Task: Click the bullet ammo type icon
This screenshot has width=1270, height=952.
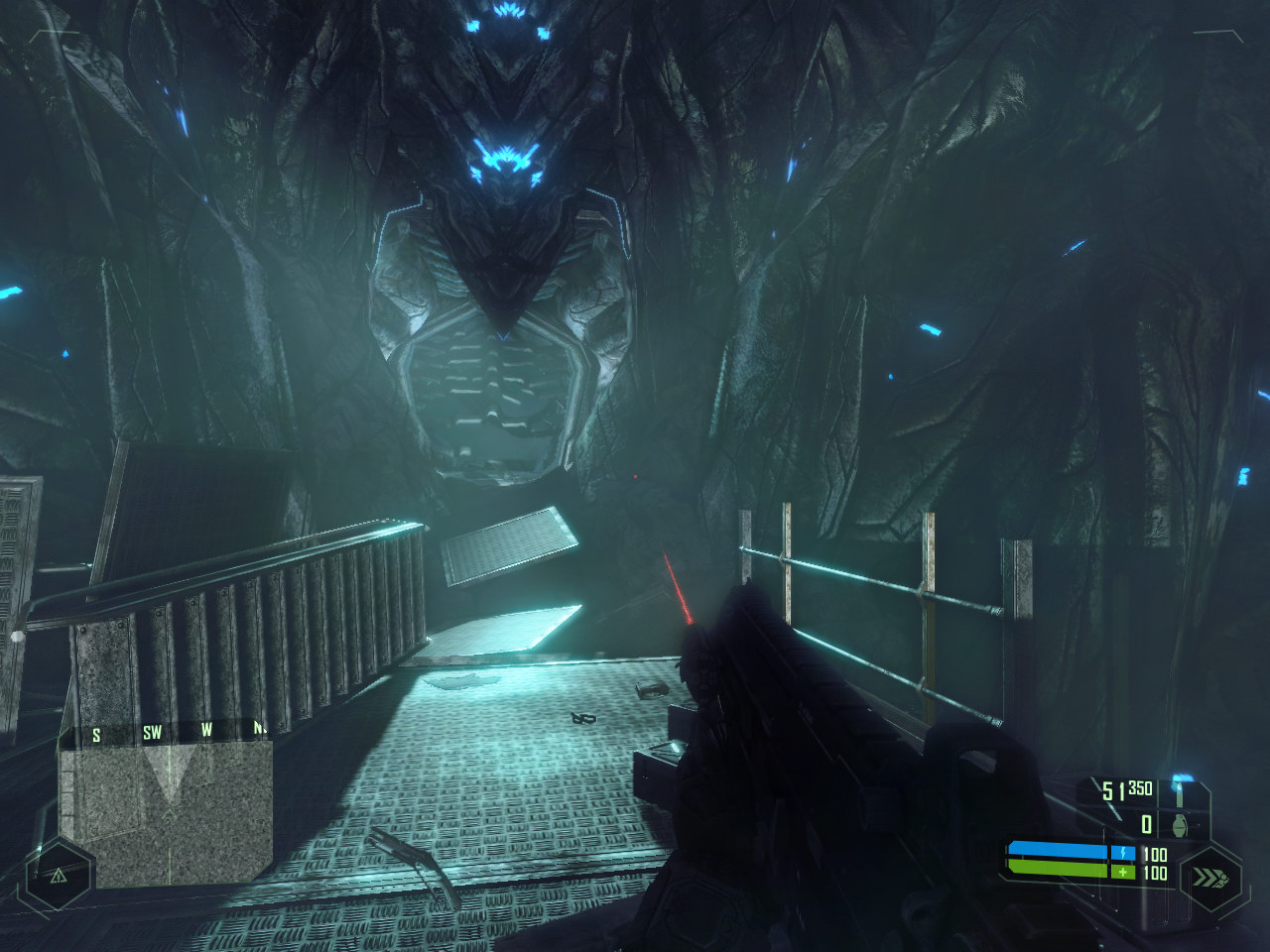Action: pyautogui.click(x=1181, y=790)
